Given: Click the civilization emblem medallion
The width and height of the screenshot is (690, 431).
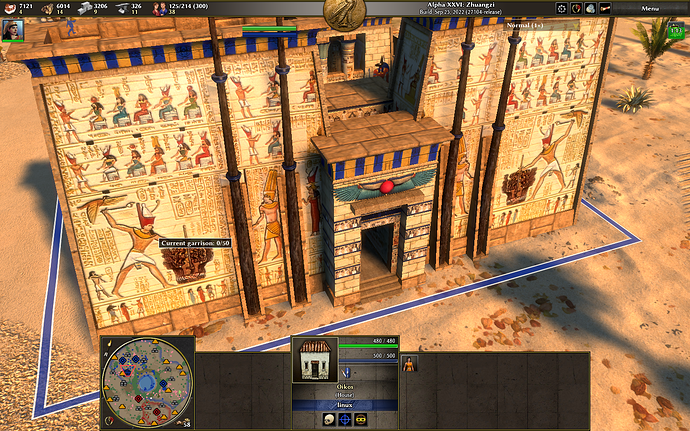Looking at the screenshot, I should pos(343,12).
